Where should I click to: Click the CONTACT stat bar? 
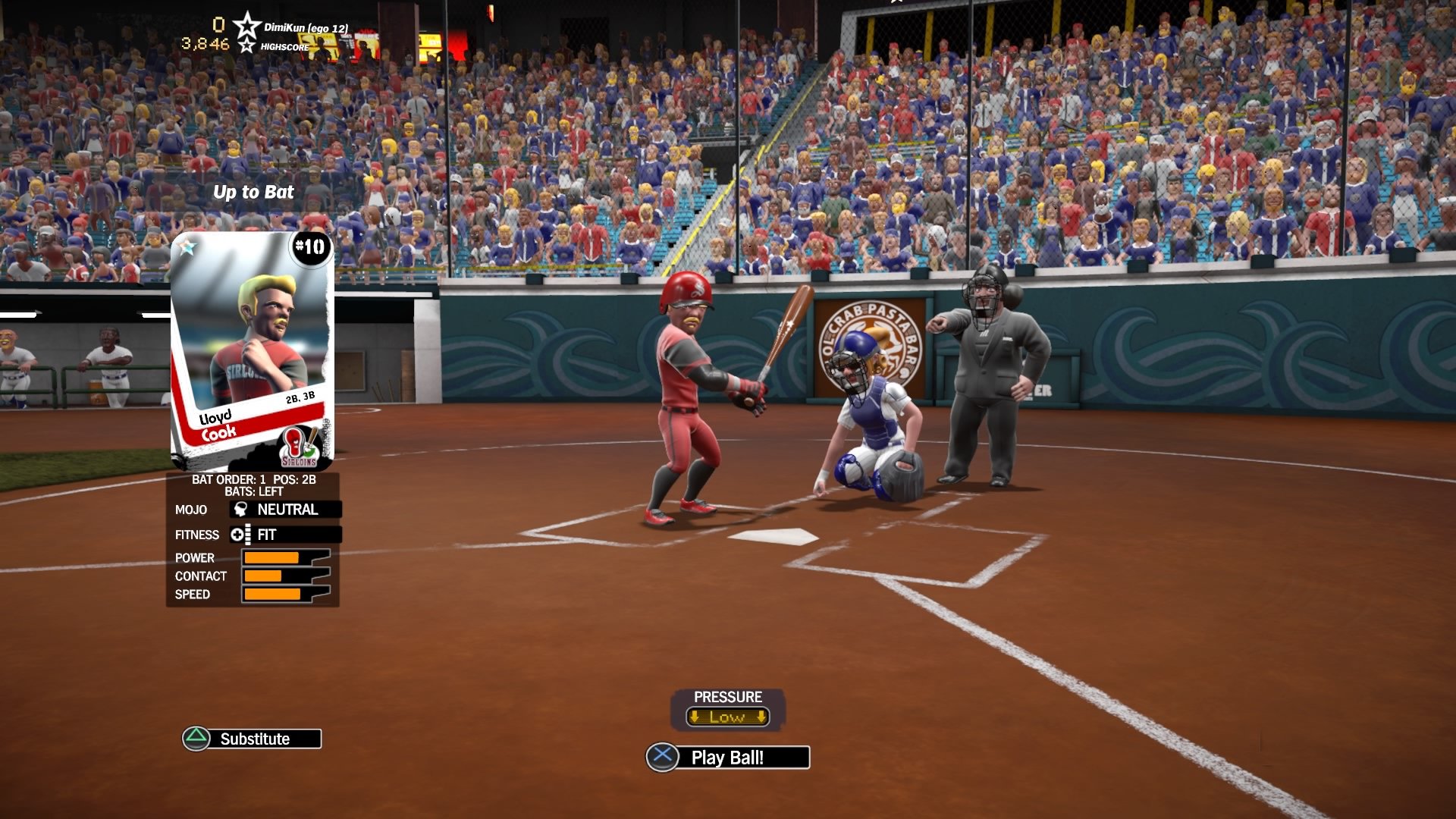(273, 576)
